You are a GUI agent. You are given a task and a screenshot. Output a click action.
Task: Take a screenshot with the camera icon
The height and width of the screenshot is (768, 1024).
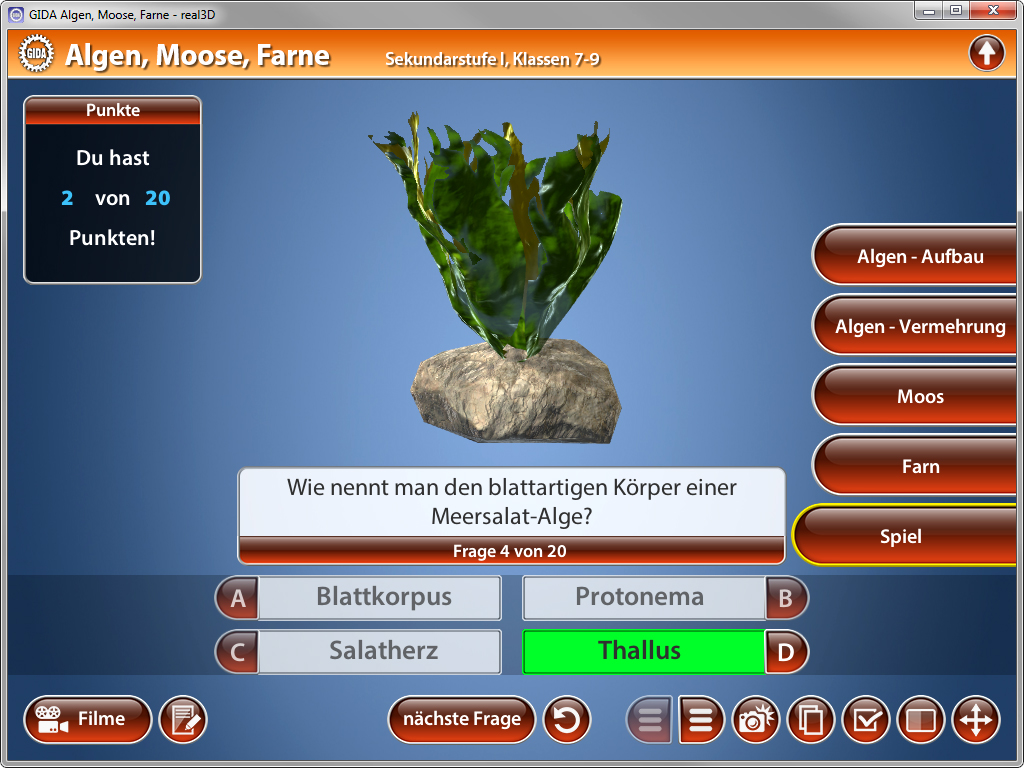758,720
